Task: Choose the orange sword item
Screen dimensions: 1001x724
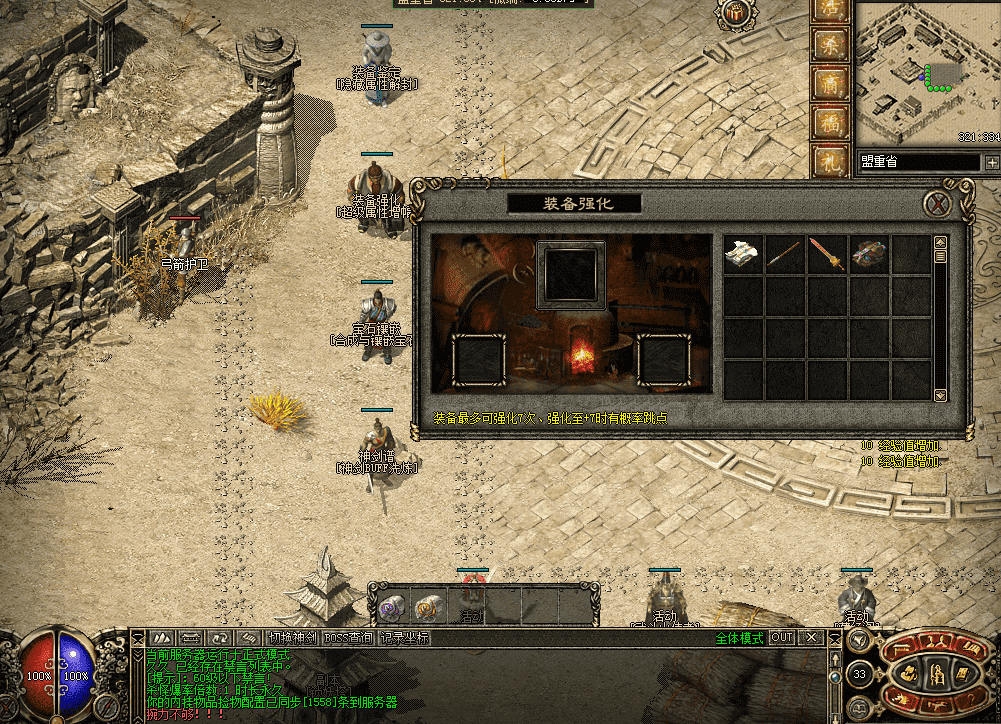Action: pyautogui.click(x=827, y=254)
